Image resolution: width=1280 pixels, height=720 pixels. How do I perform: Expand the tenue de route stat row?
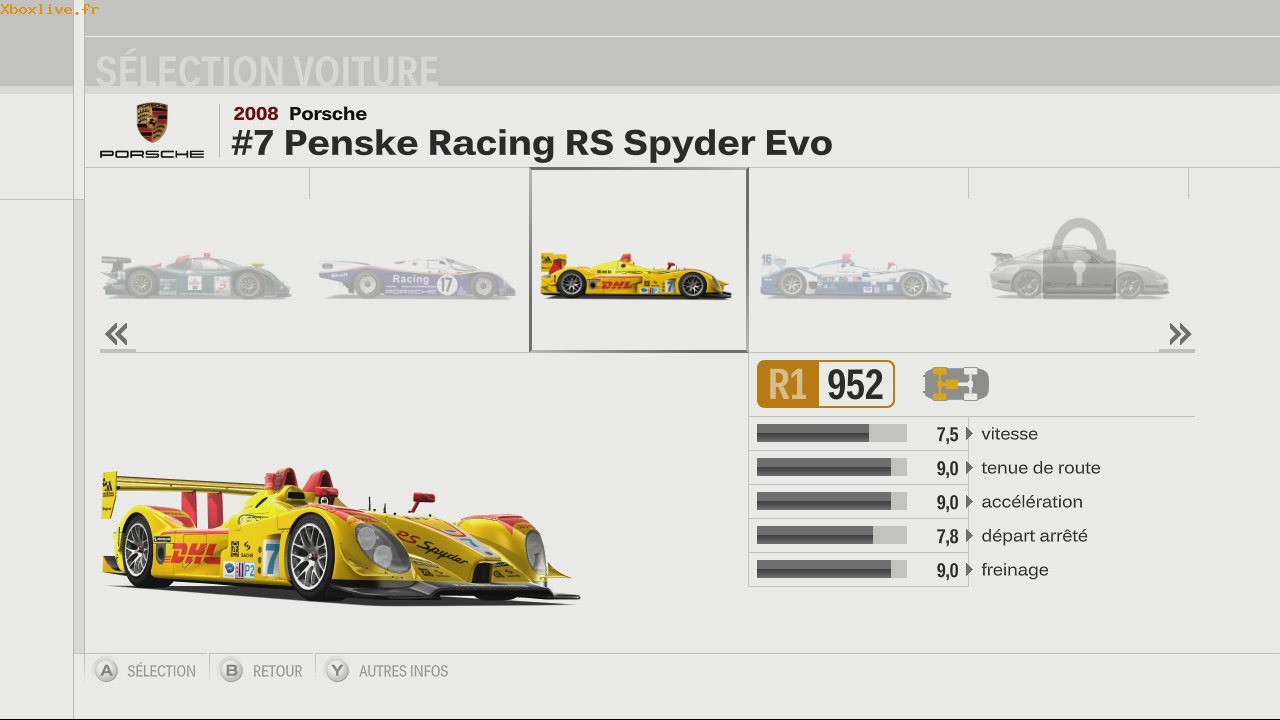1040,468
